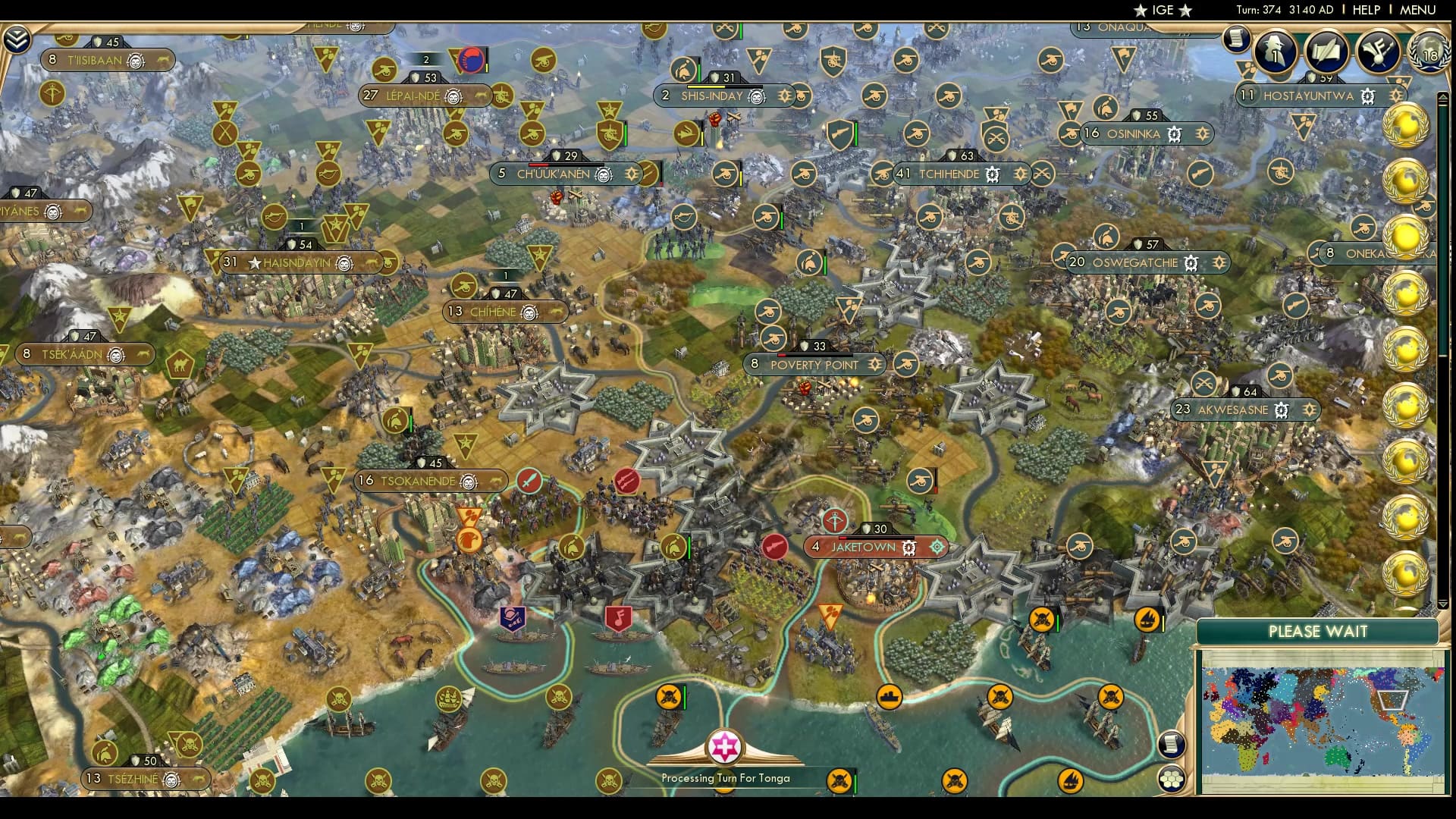Open the MENU from the top bar

(x=1417, y=11)
